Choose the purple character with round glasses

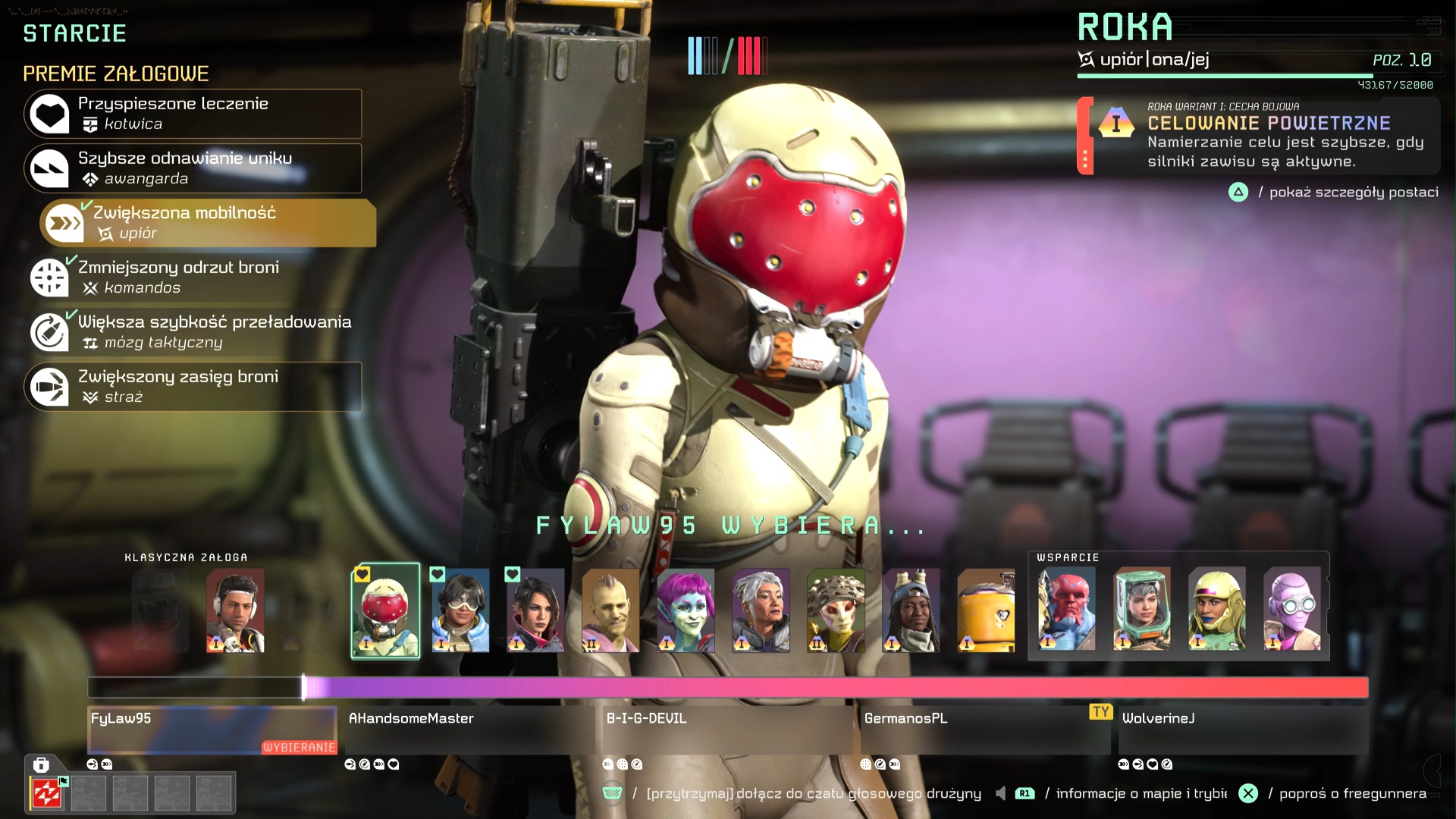click(1291, 609)
